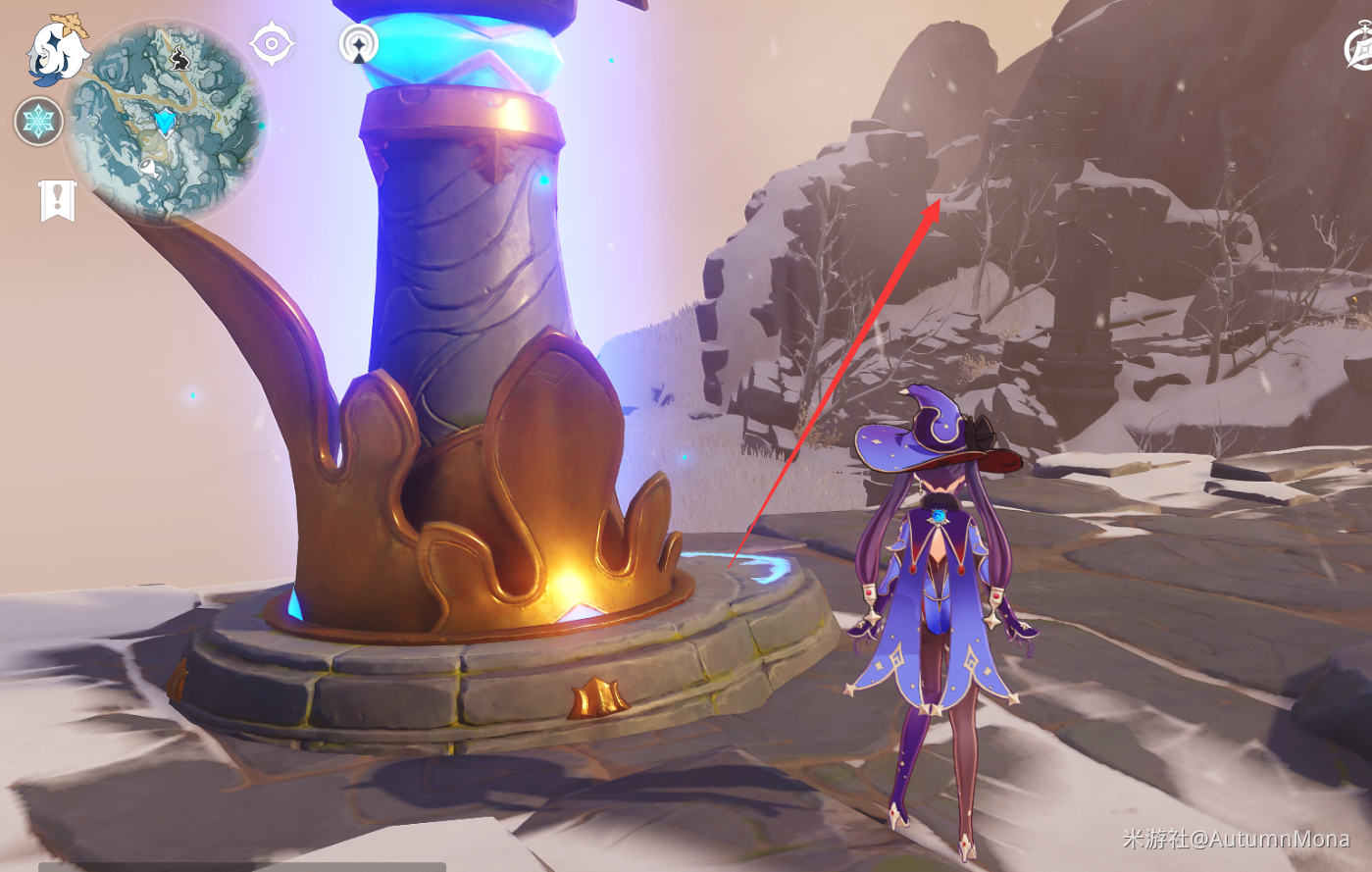Select the black statue marker on minimap
The image size is (1372, 872).
click(179, 59)
